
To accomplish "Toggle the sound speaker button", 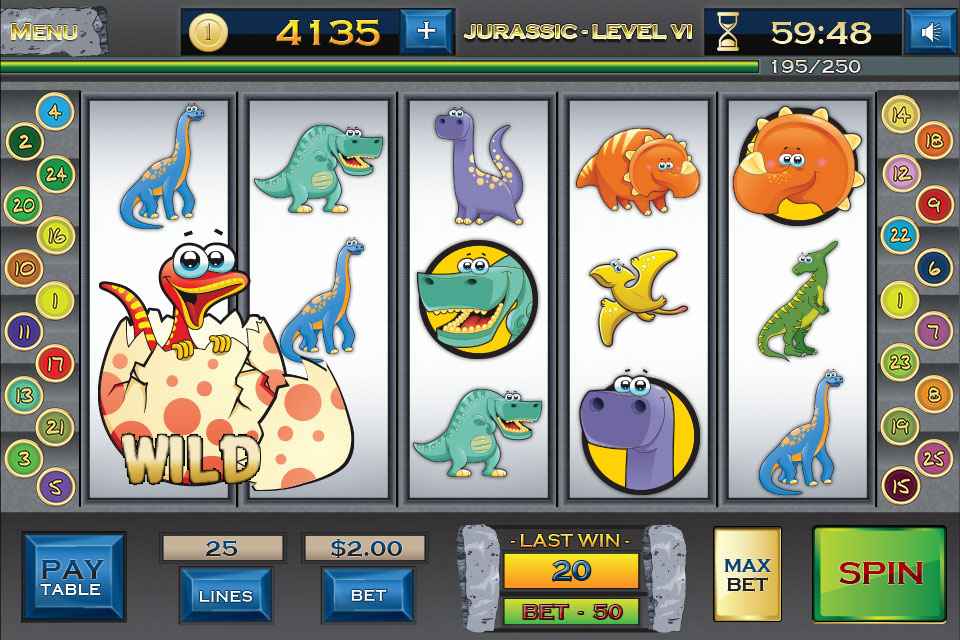I will click(x=931, y=32).
